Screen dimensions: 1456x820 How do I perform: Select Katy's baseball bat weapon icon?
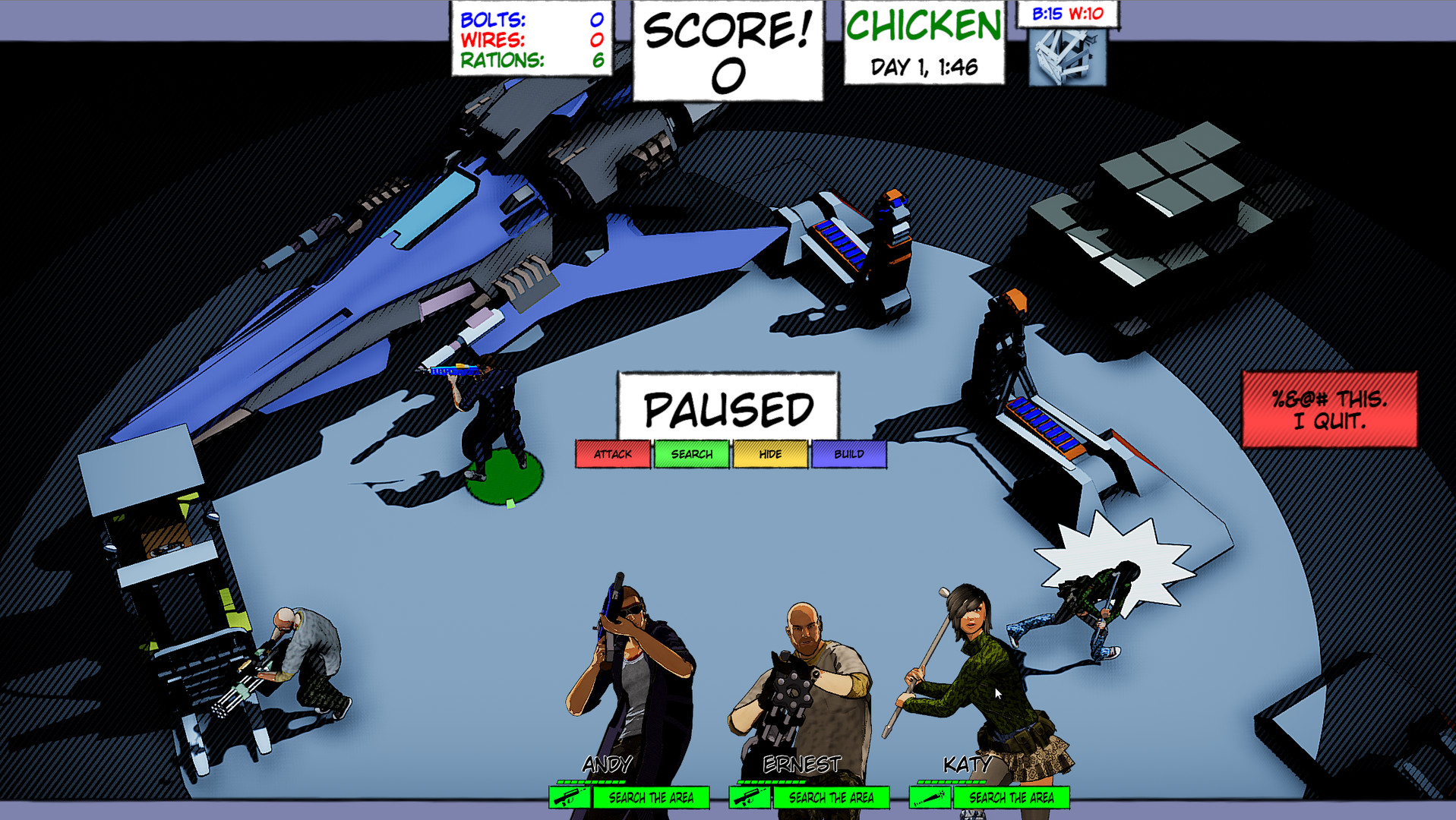click(928, 797)
